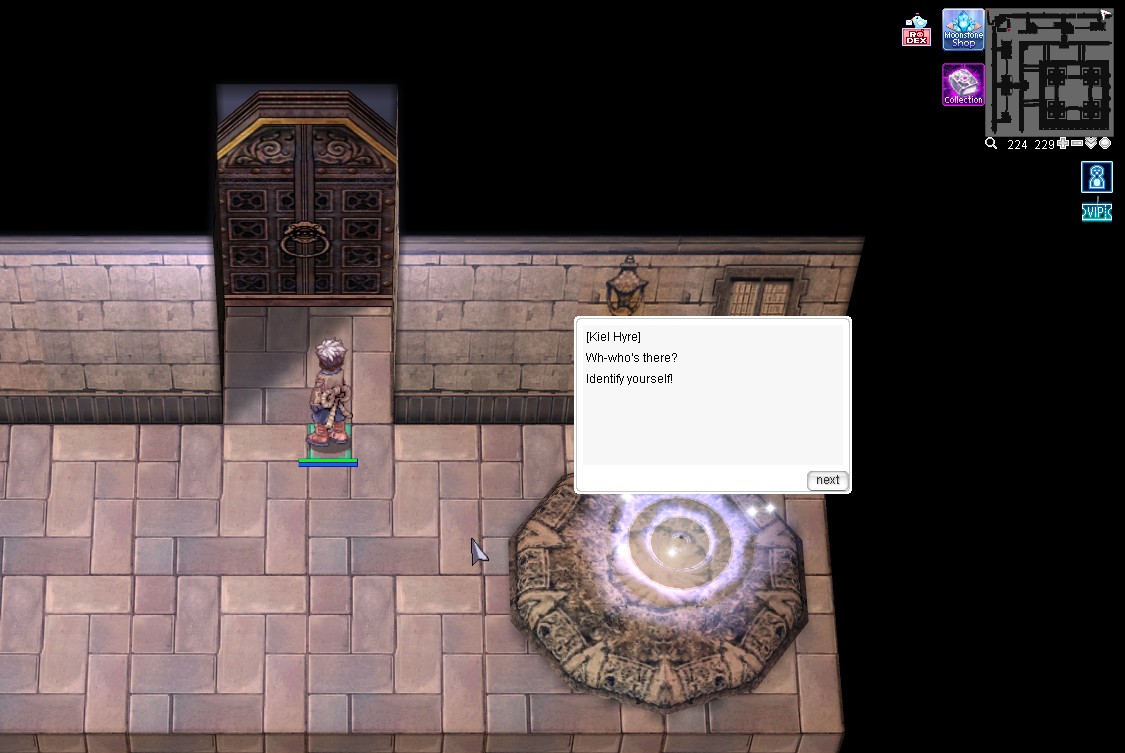Click the minimap magnifying glass search
The width and height of the screenshot is (1125, 753).
(991, 144)
